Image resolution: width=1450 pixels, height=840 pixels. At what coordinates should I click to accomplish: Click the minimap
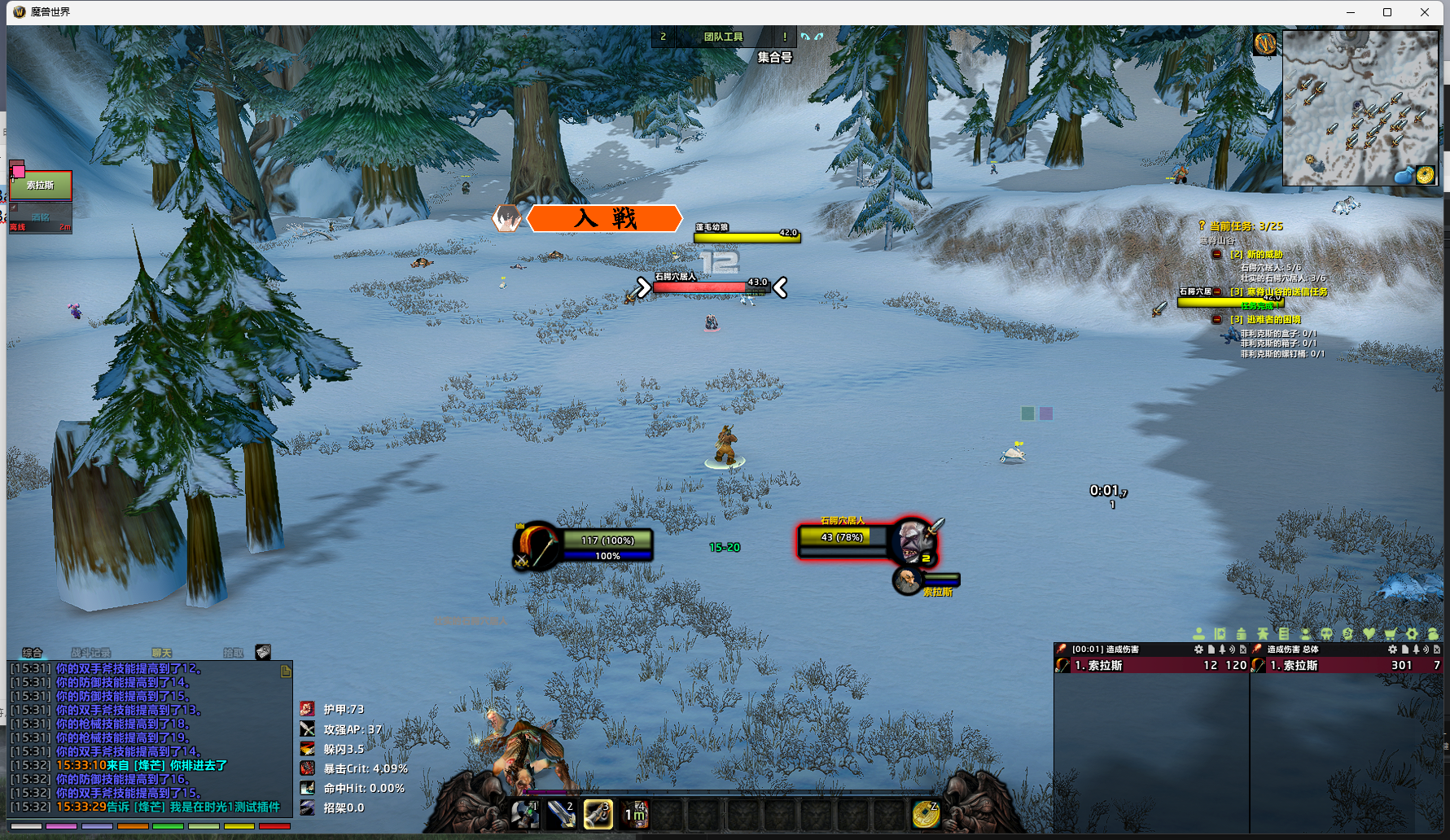(x=1360, y=107)
